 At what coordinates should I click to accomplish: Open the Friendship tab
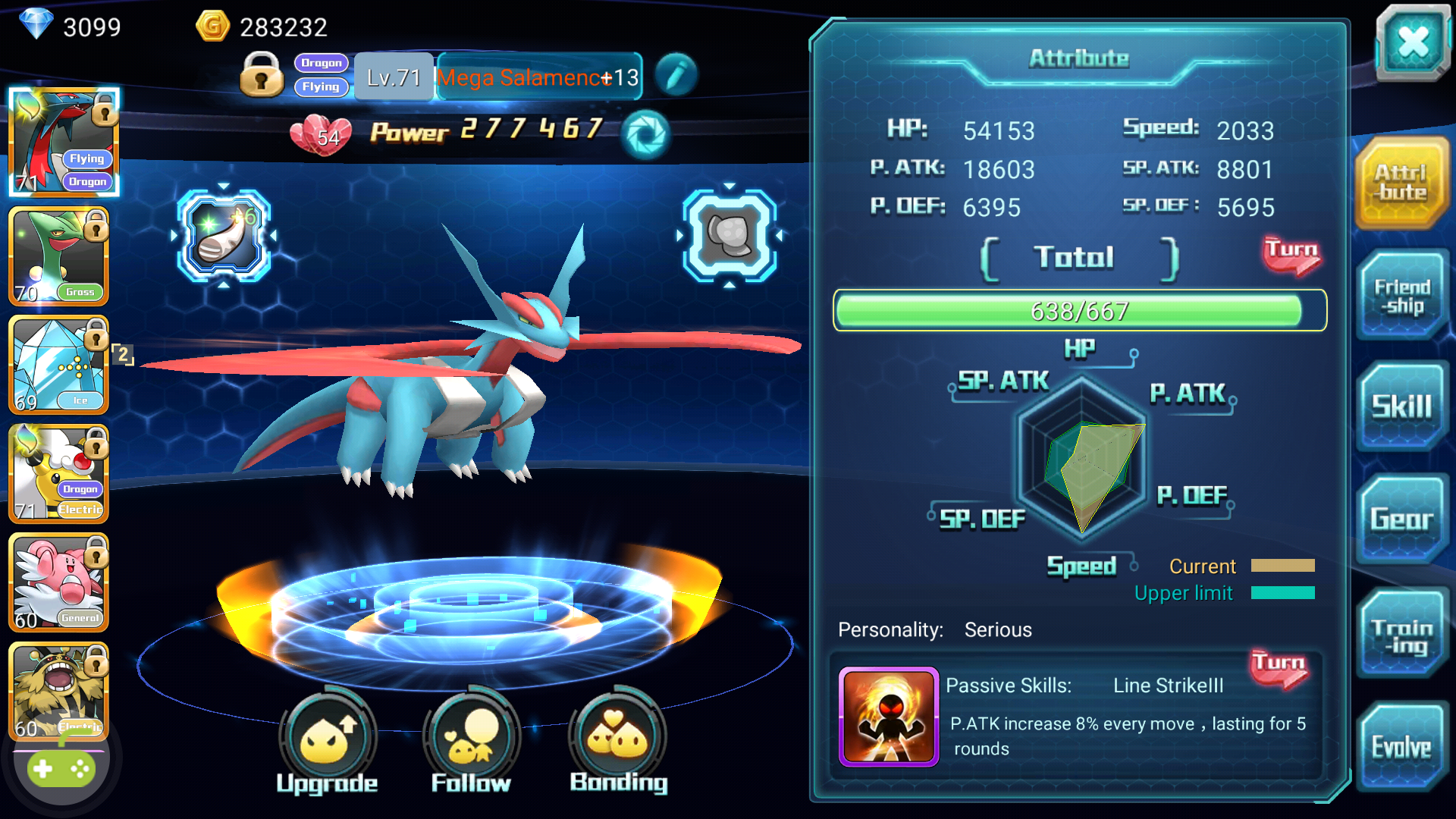coord(1401,296)
